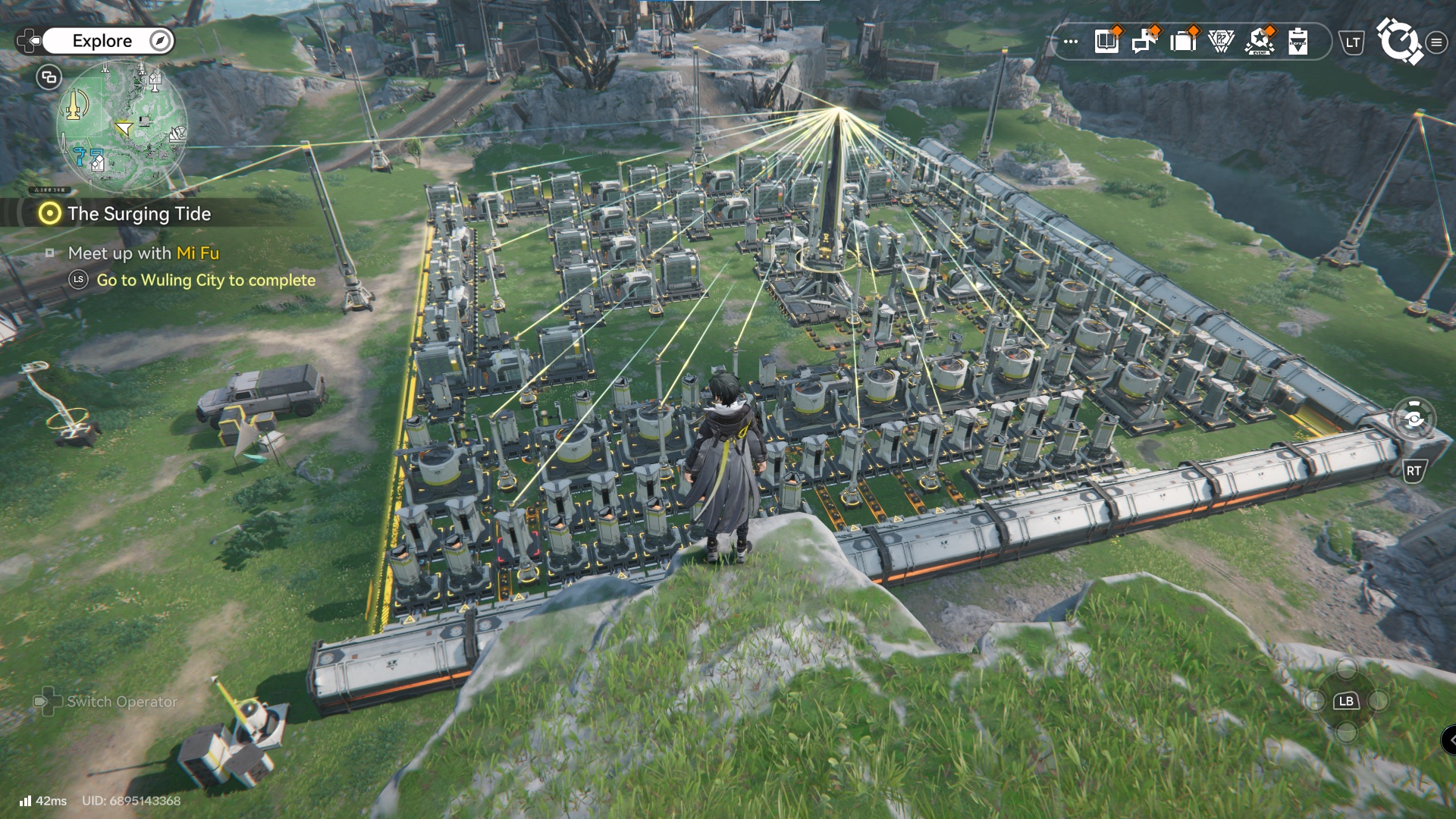Click the camera view button on the right
This screenshot has height=819, width=1456.
click(1414, 419)
